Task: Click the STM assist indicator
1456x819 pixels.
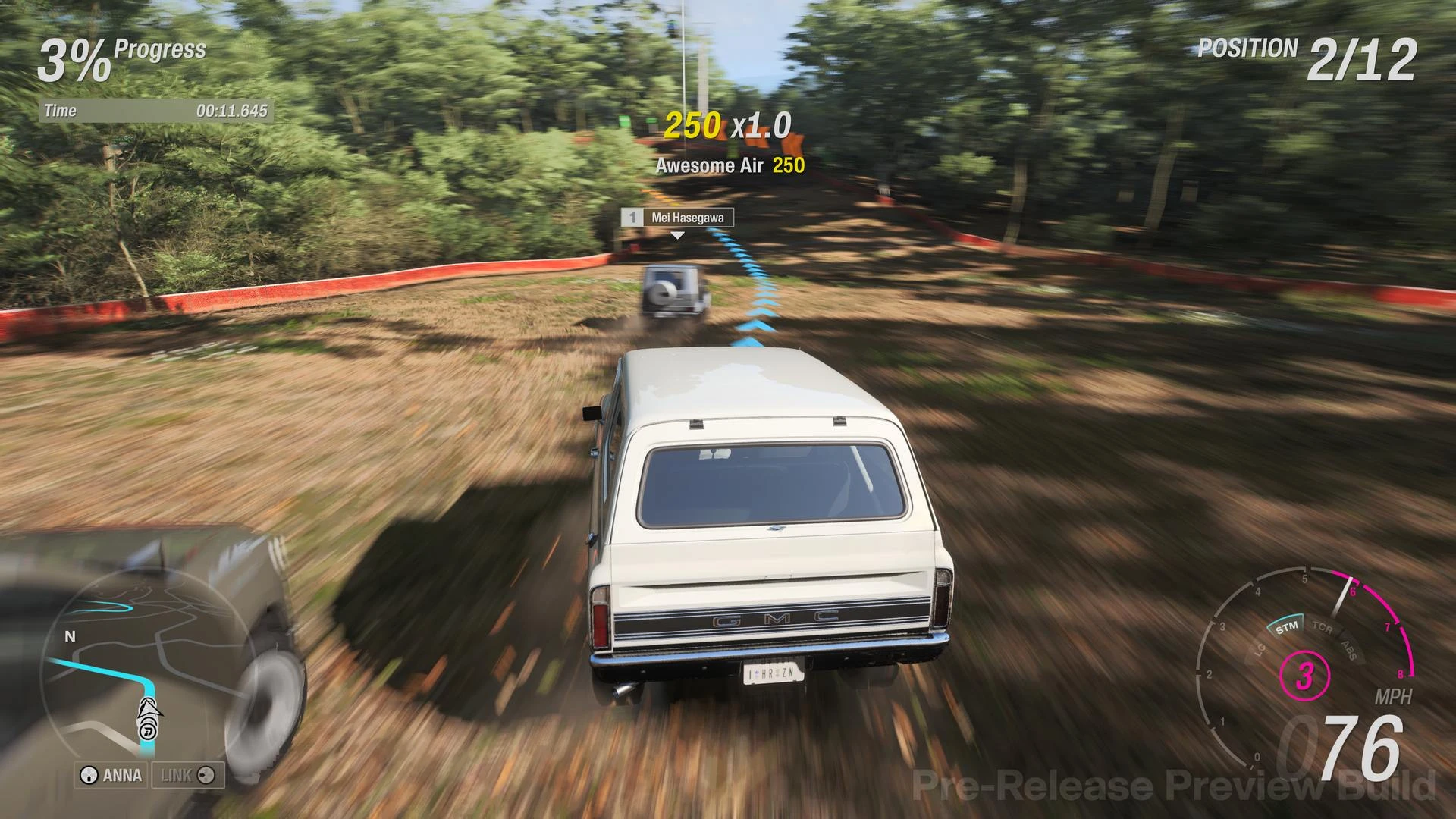Action: 1287,627
